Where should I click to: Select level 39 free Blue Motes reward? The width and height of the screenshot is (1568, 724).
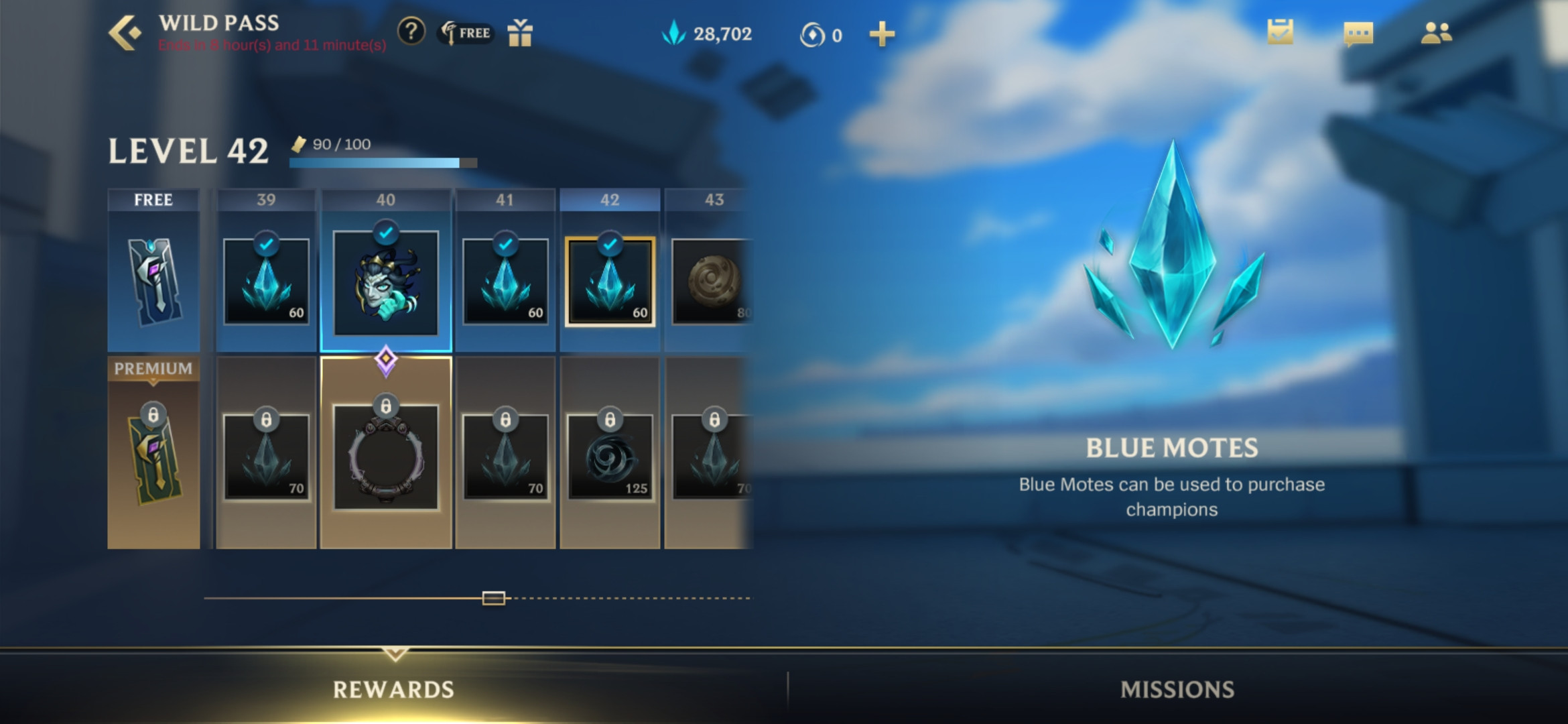(x=266, y=282)
